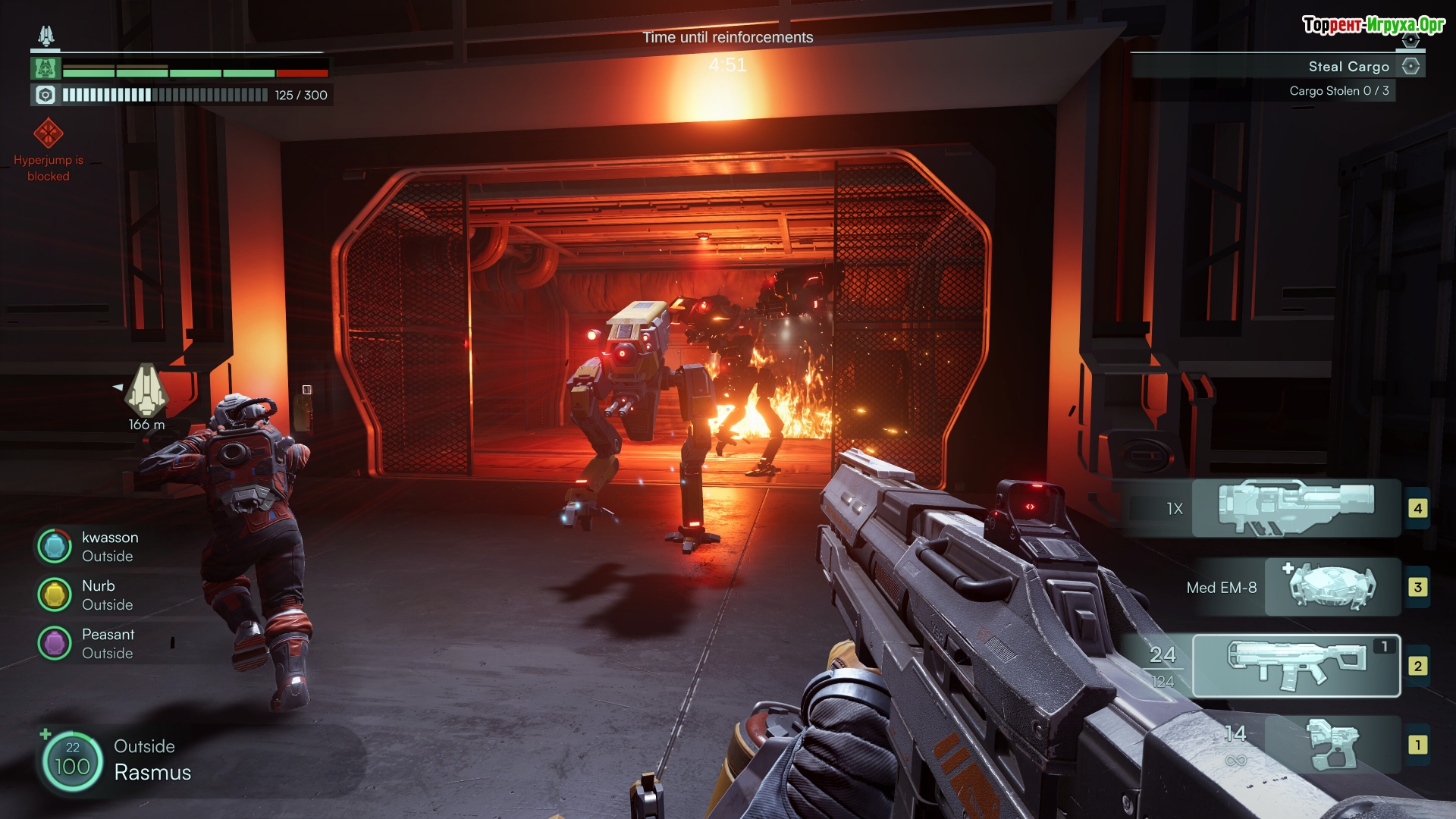Select the rocket launcher weapon slot
Viewport: 1456px width, 819px height.
[x=1295, y=507]
